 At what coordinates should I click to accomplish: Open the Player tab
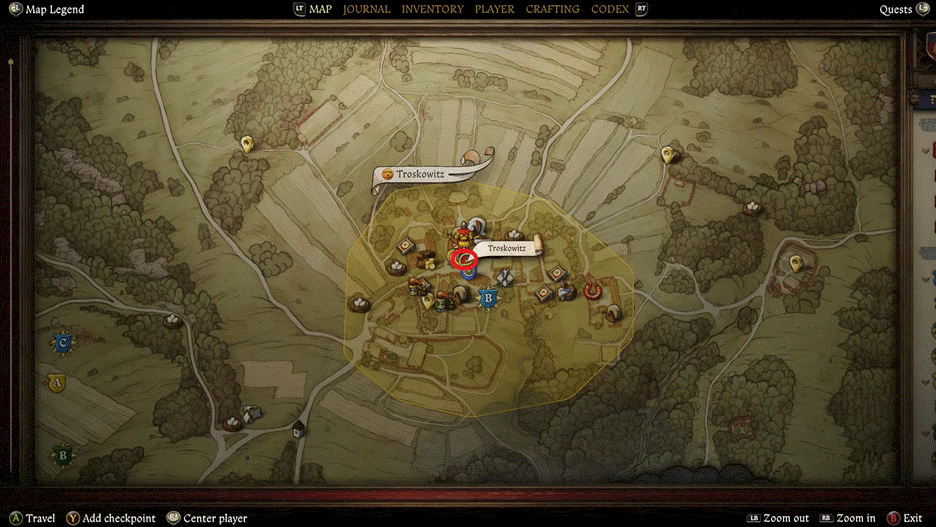pos(494,9)
